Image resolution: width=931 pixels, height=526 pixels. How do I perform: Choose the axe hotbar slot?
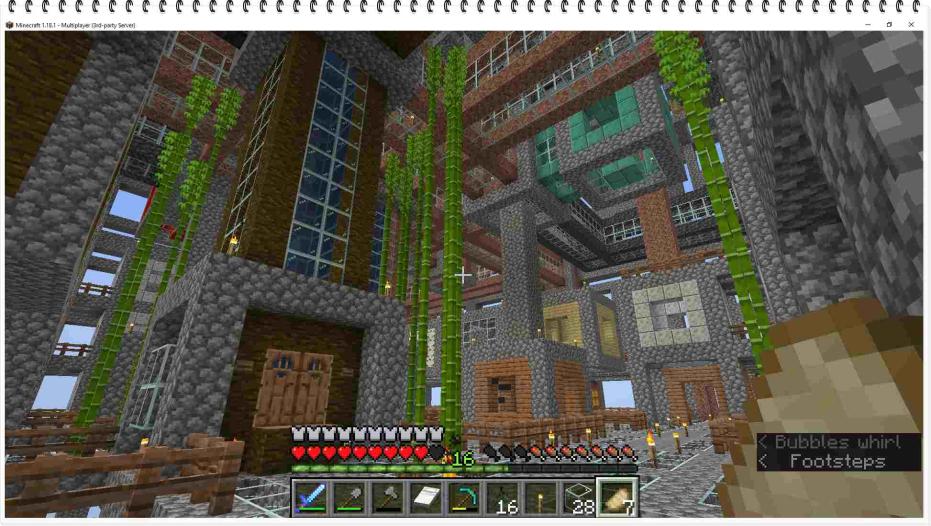click(387, 497)
